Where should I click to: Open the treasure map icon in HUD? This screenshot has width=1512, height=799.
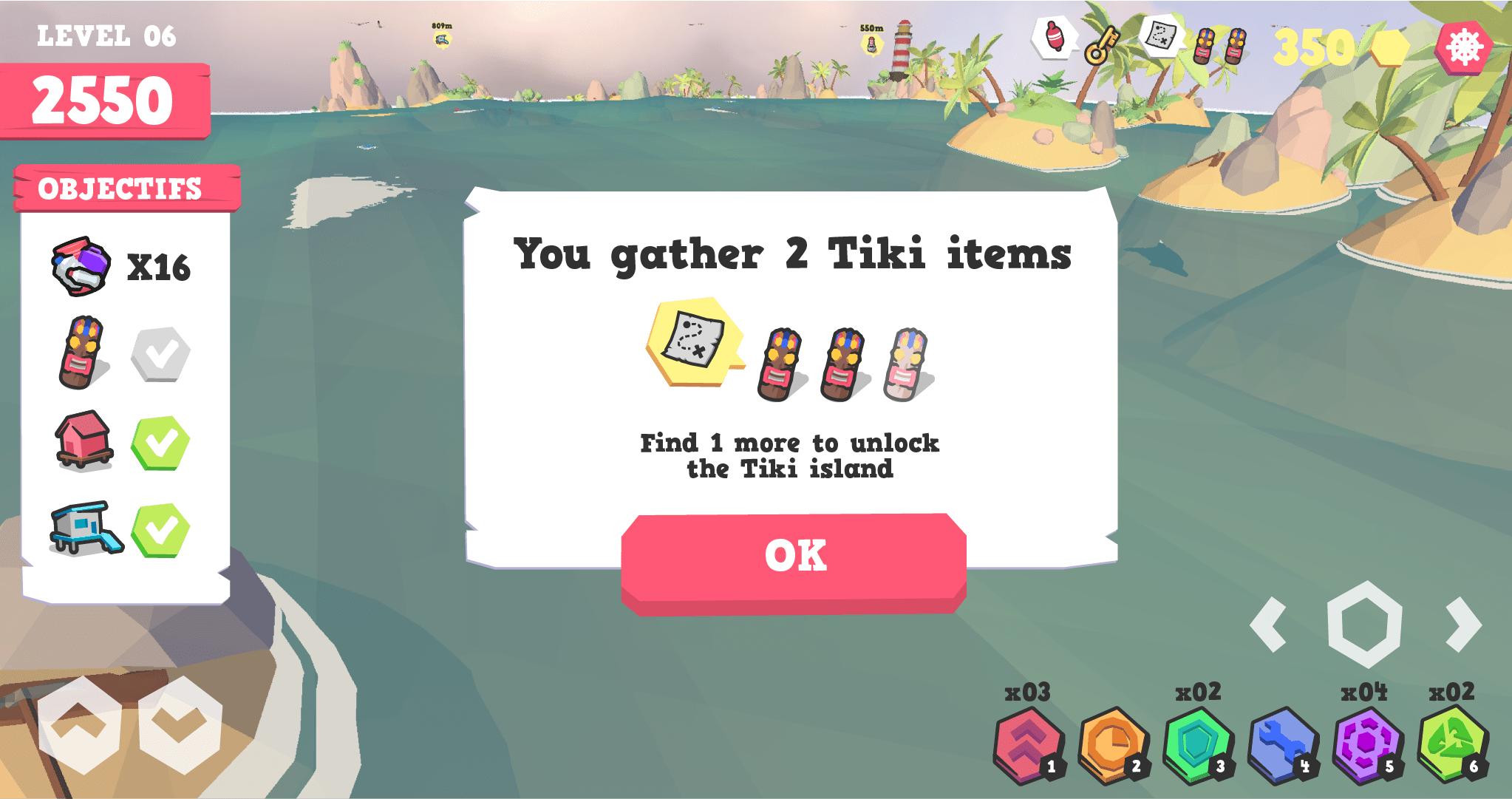[1161, 35]
